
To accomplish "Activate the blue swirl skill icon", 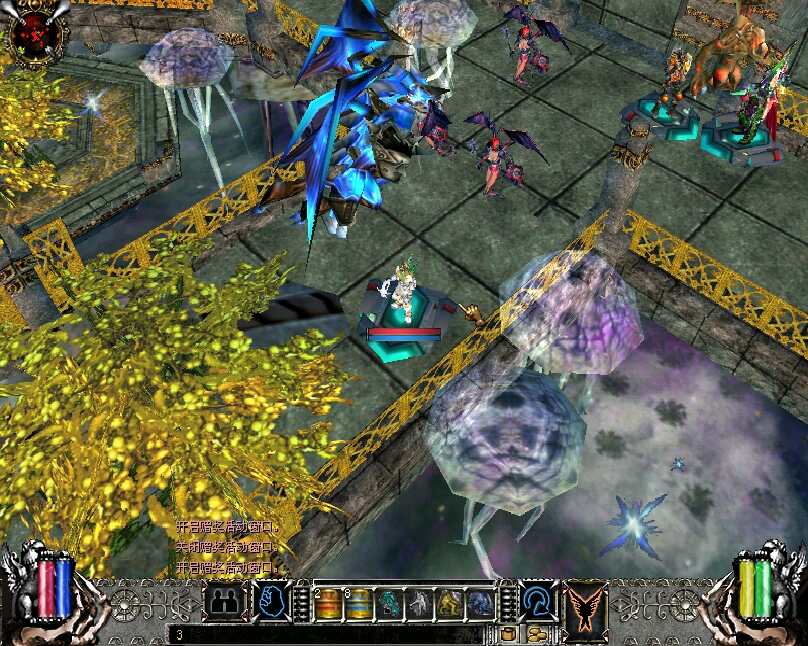I will click(538, 600).
